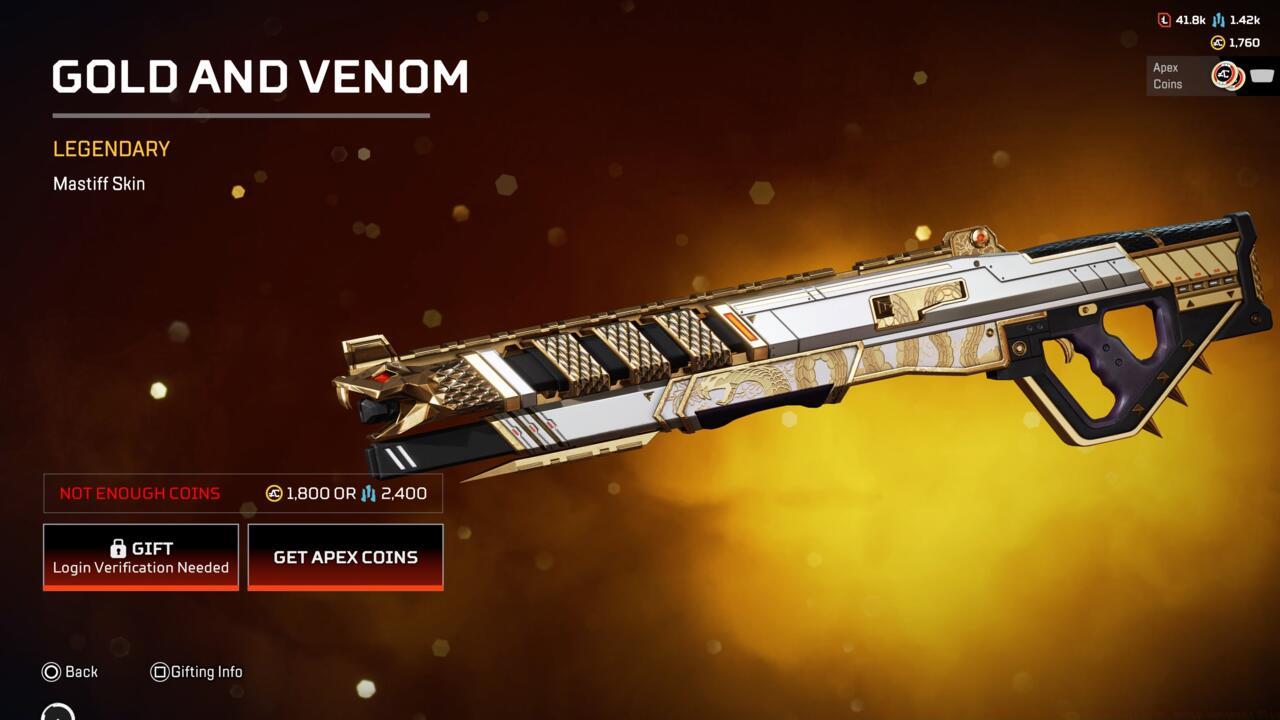Click the Crafting Metals icon showing 1.42k
The width and height of the screenshot is (1280, 720).
pyautogui.click(x=1219, y=20)
